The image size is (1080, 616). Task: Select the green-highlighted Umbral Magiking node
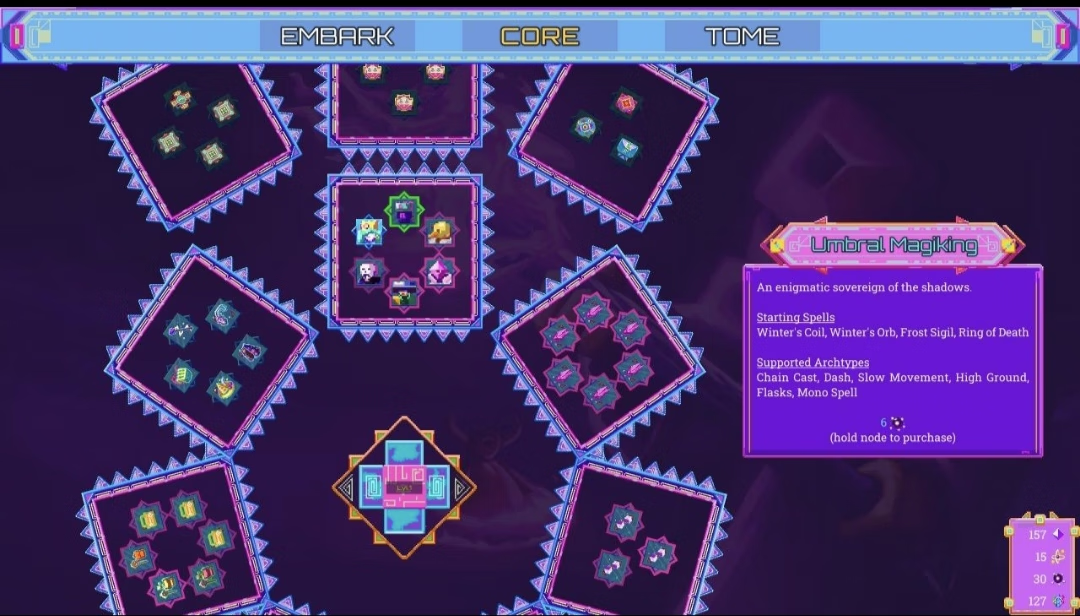coord(405,212)
